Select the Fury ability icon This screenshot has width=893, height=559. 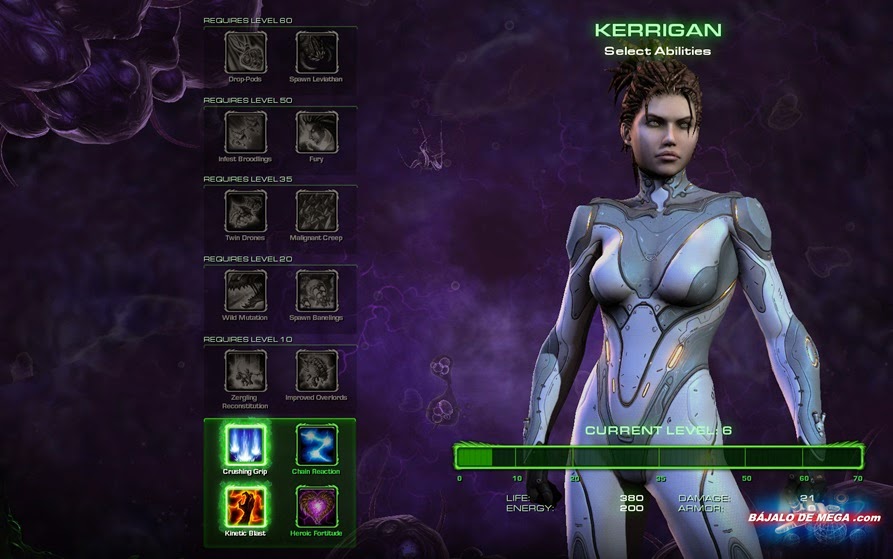(316, 132)
